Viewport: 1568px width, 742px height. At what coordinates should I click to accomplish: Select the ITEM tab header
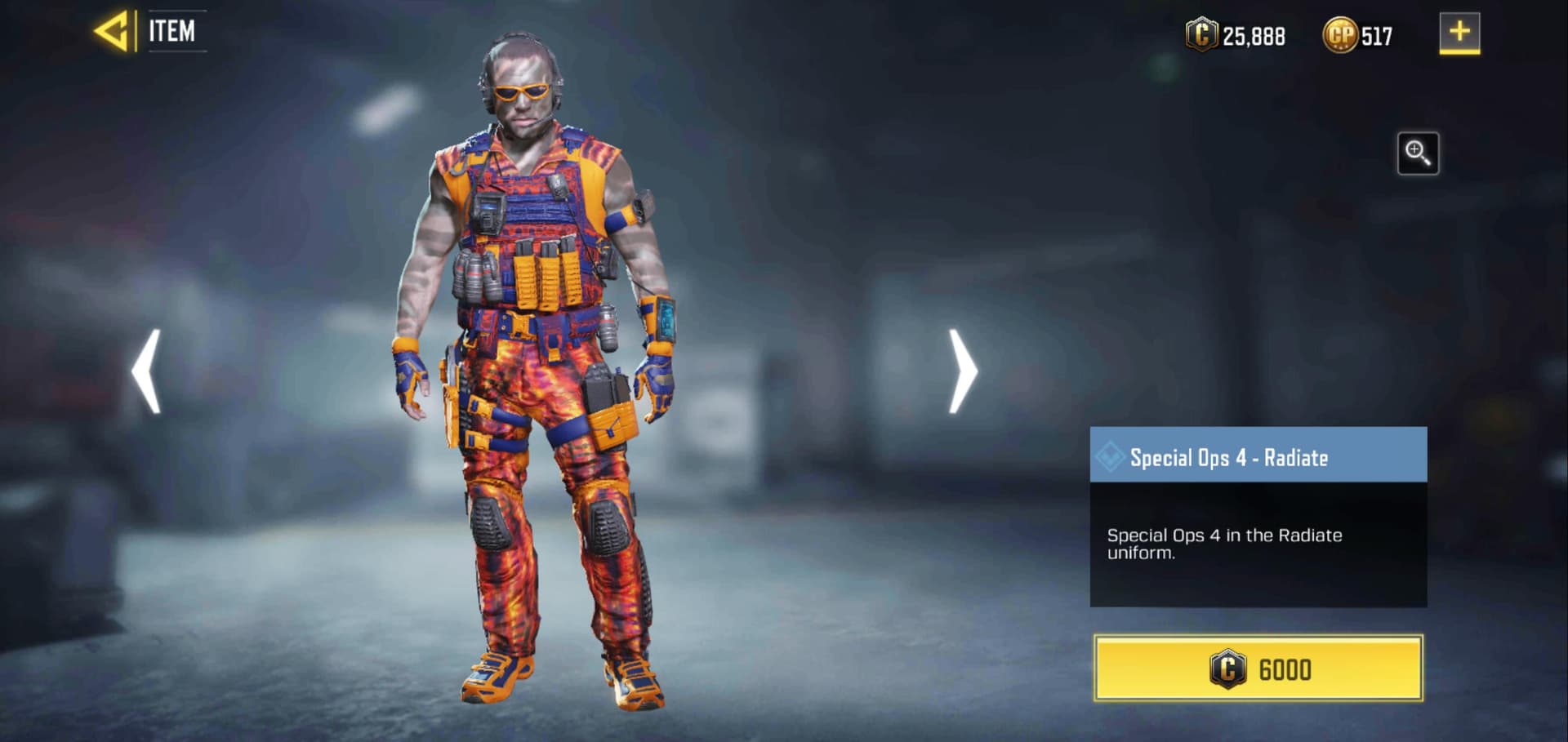[x=173, y=31]
